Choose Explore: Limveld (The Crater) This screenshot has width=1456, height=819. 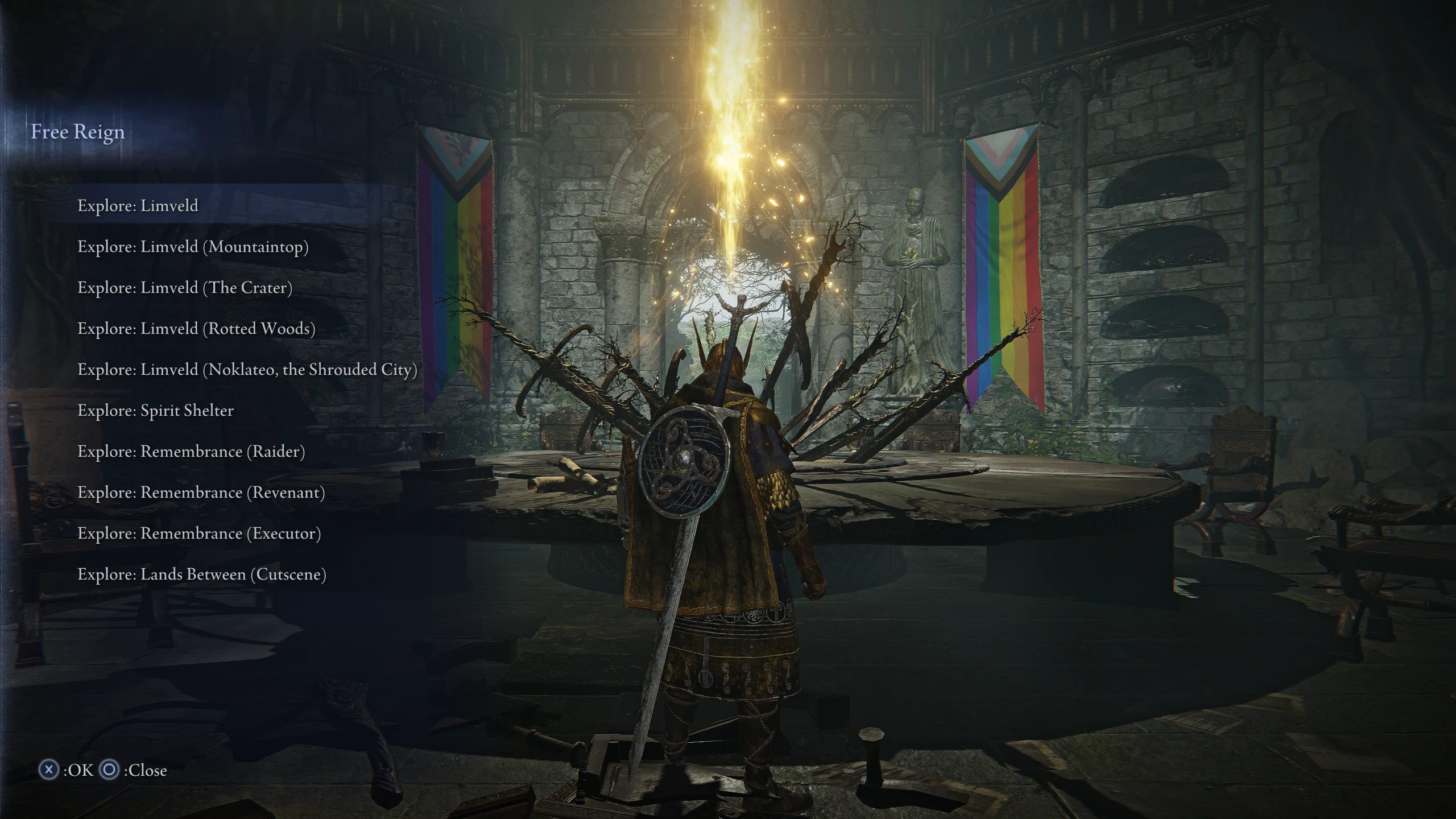point(186,288)
